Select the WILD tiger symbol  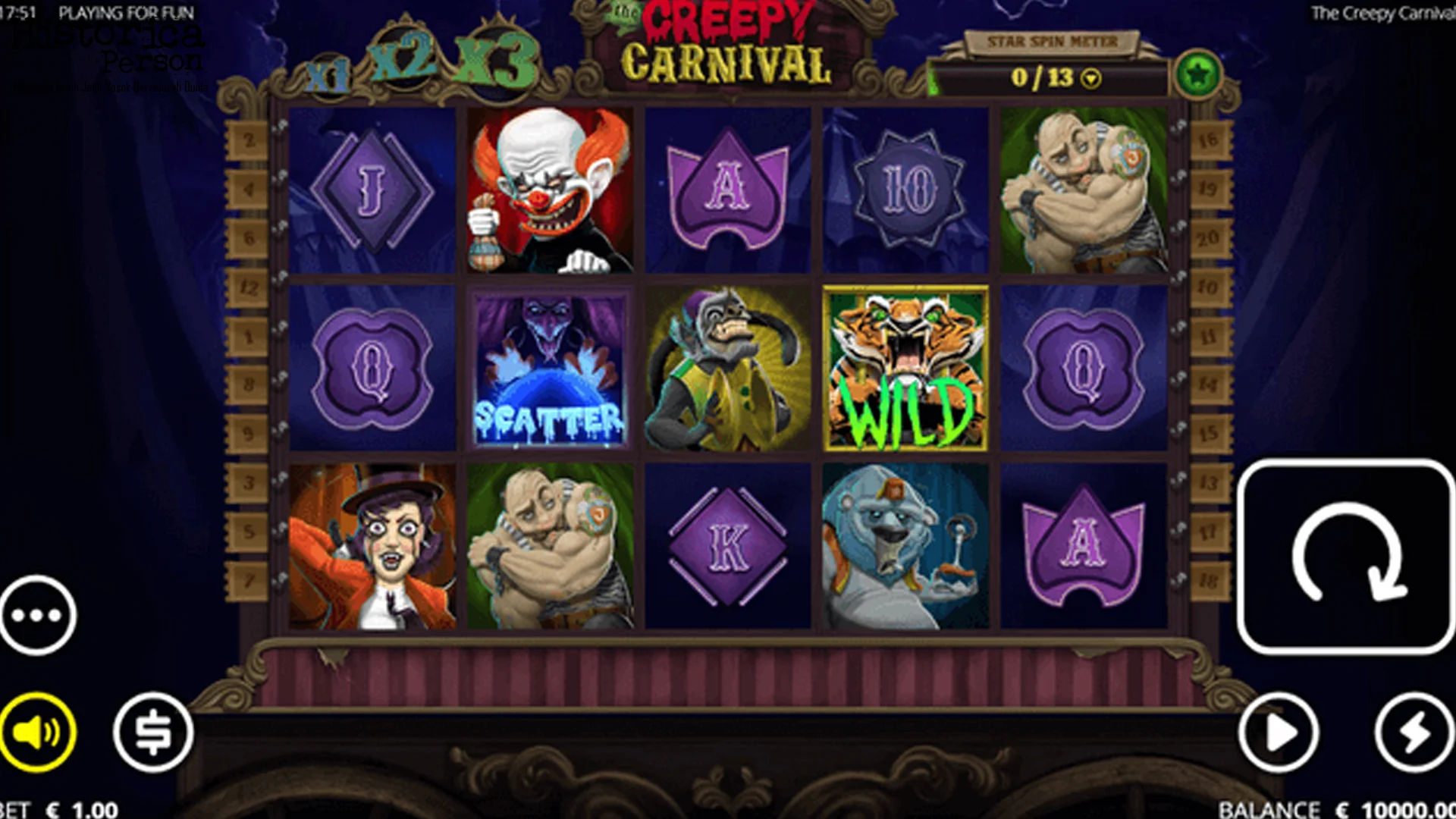[x=905, y=369]
